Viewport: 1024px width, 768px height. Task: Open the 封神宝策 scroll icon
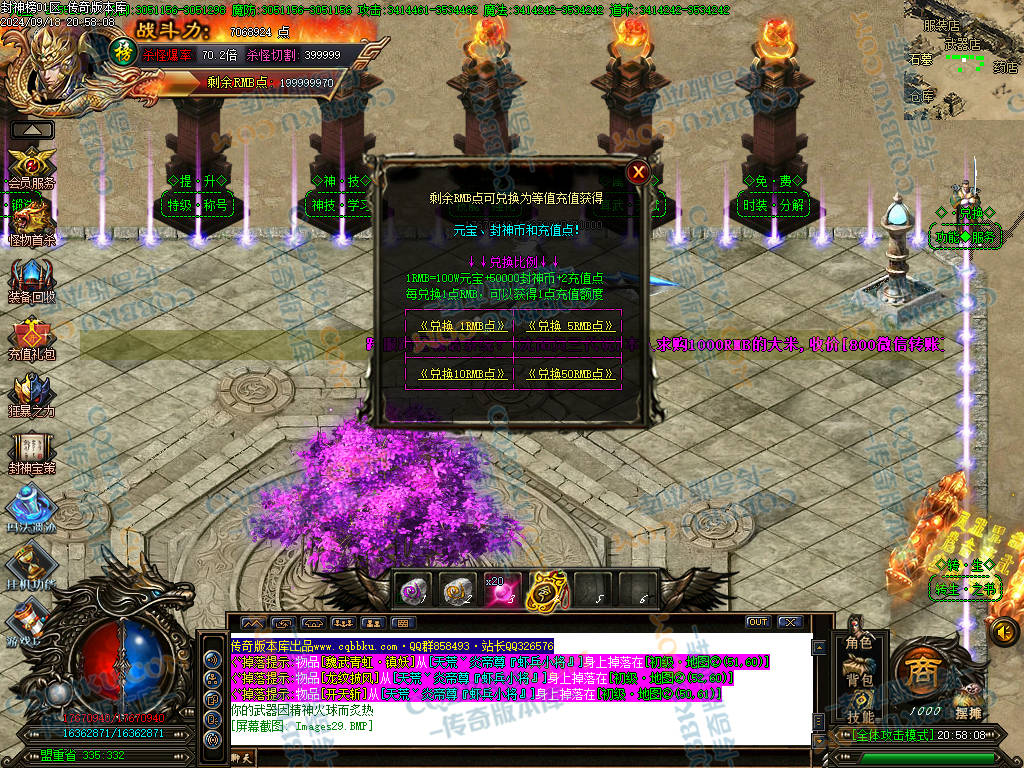point(31,448)
